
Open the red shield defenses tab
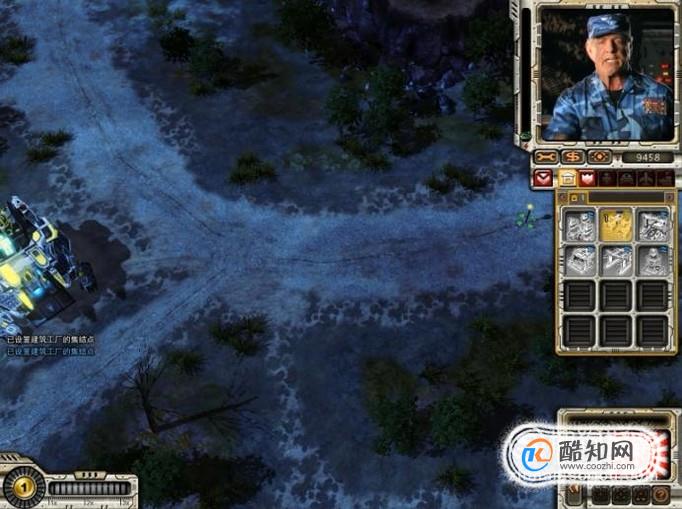tap(587, 178)
